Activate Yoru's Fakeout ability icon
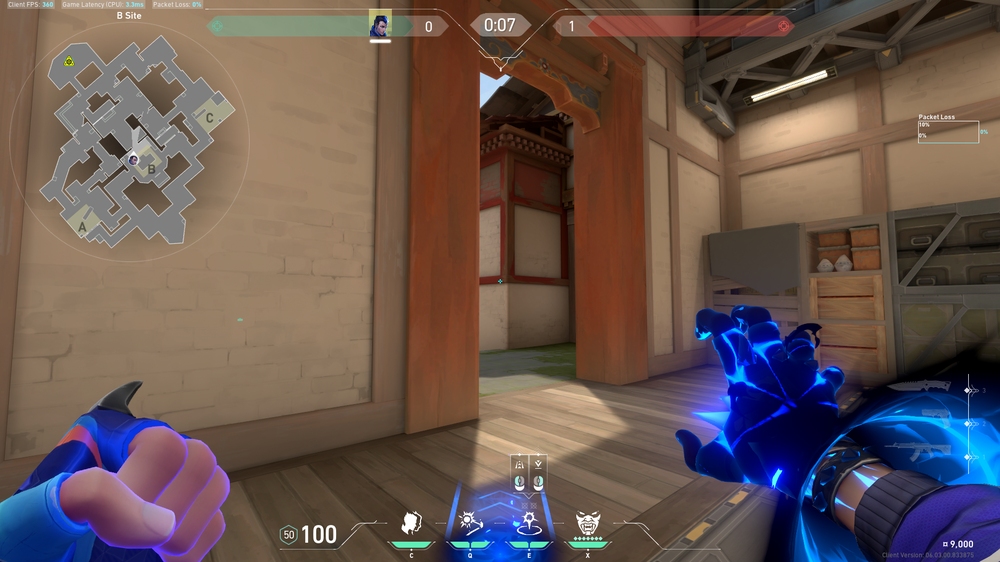1000x562 pixels. click(x=410, y=522)
